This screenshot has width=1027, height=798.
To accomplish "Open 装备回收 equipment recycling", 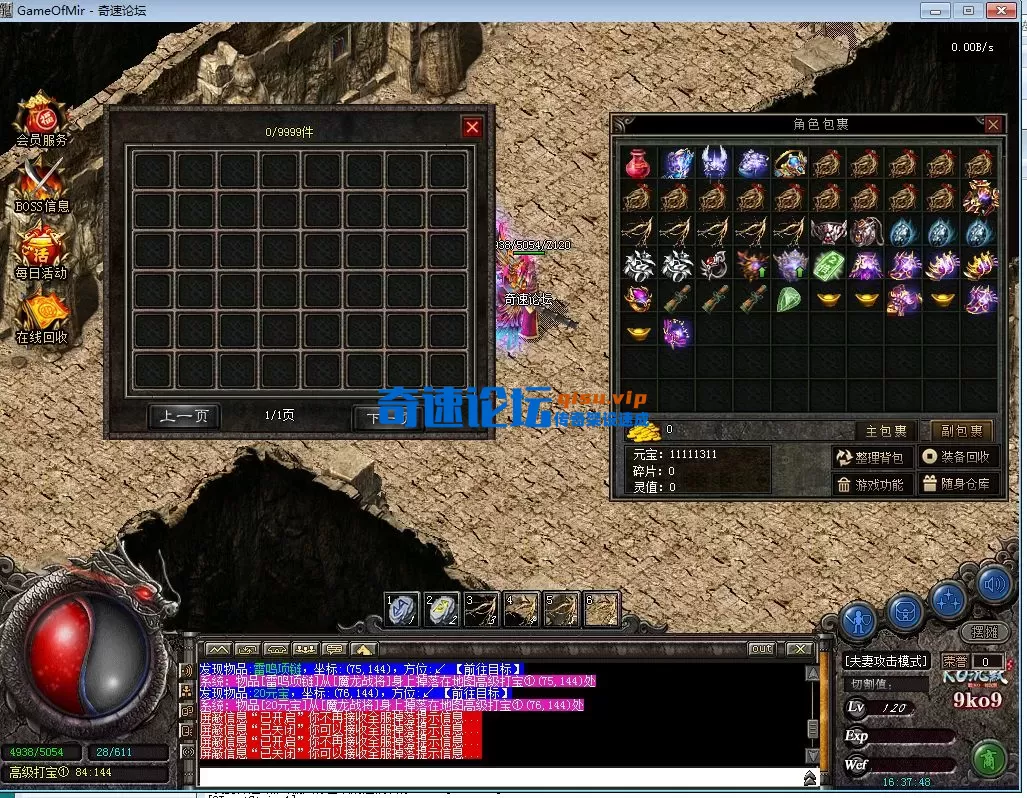I will (x=958, y=457).
